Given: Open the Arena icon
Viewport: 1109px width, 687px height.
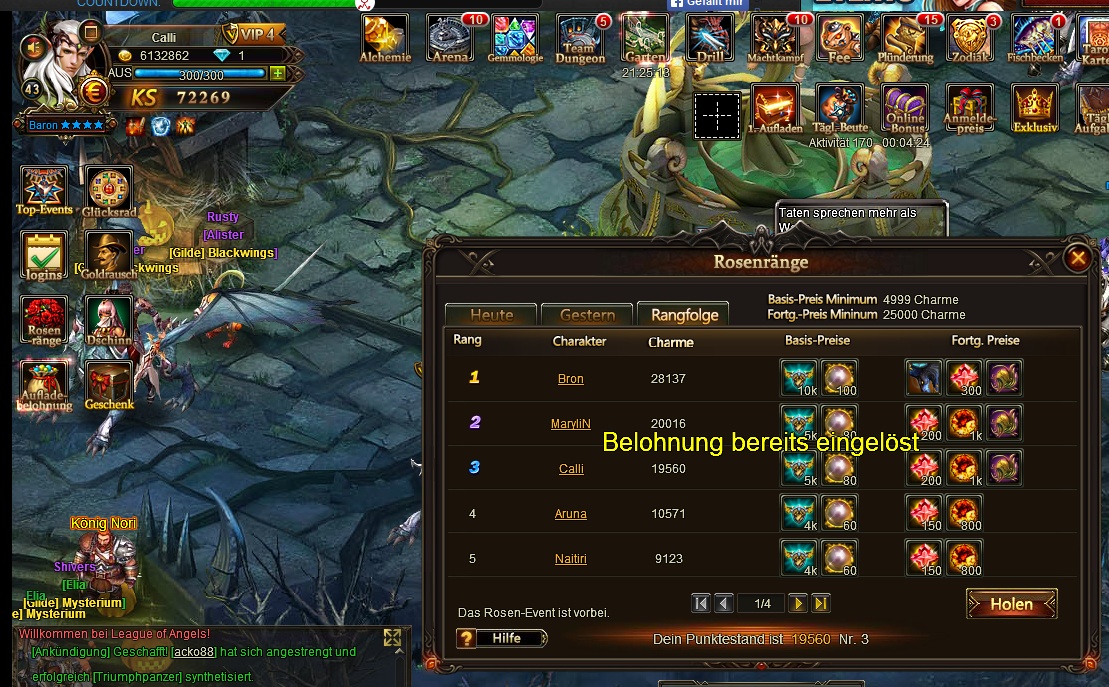Looking at the screenshot, I should pyautogui.click(x=450, y=39).
